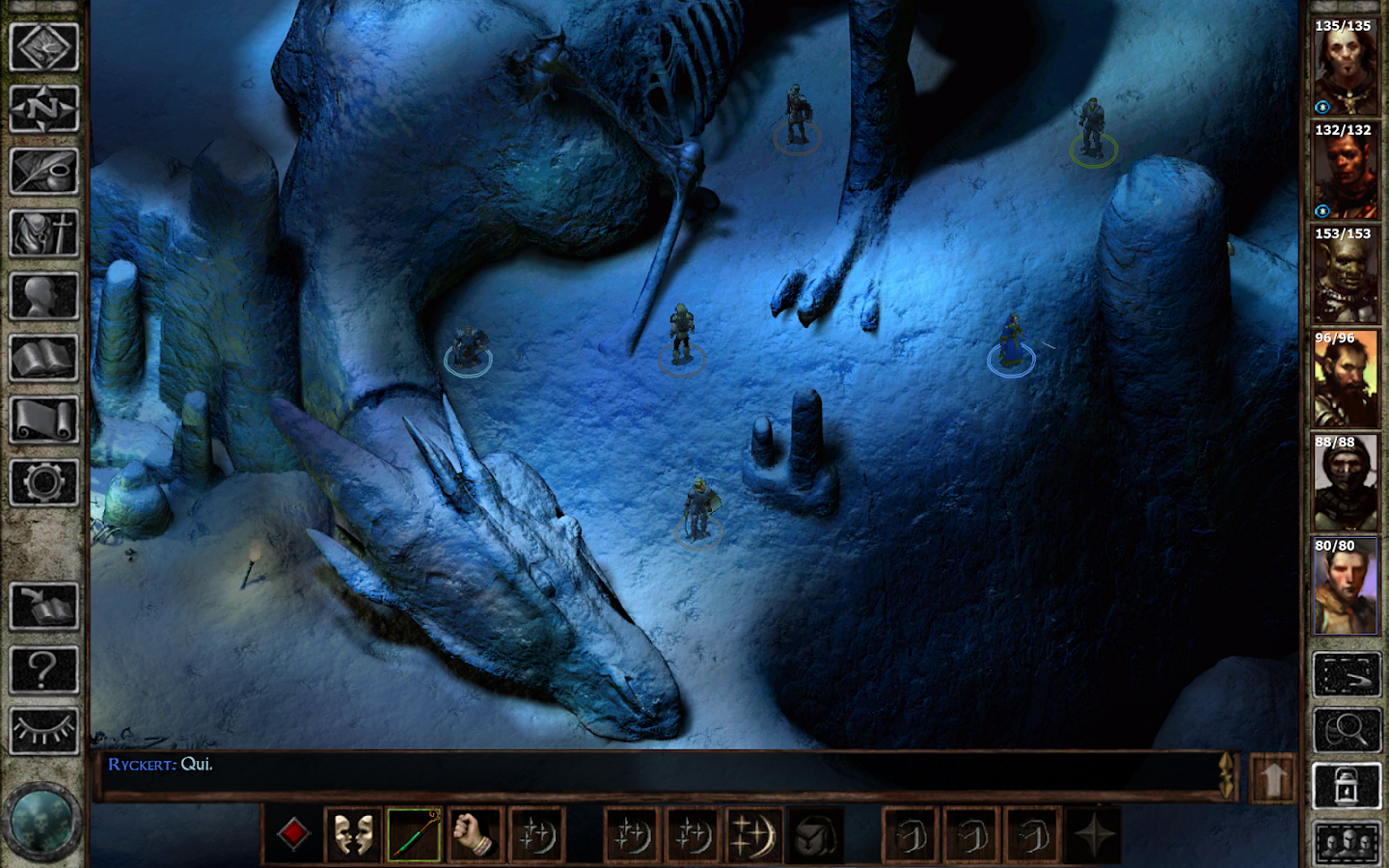1389x868 pixels.
Task: Open the area map via the compass icon
Action: coord(45,108)
